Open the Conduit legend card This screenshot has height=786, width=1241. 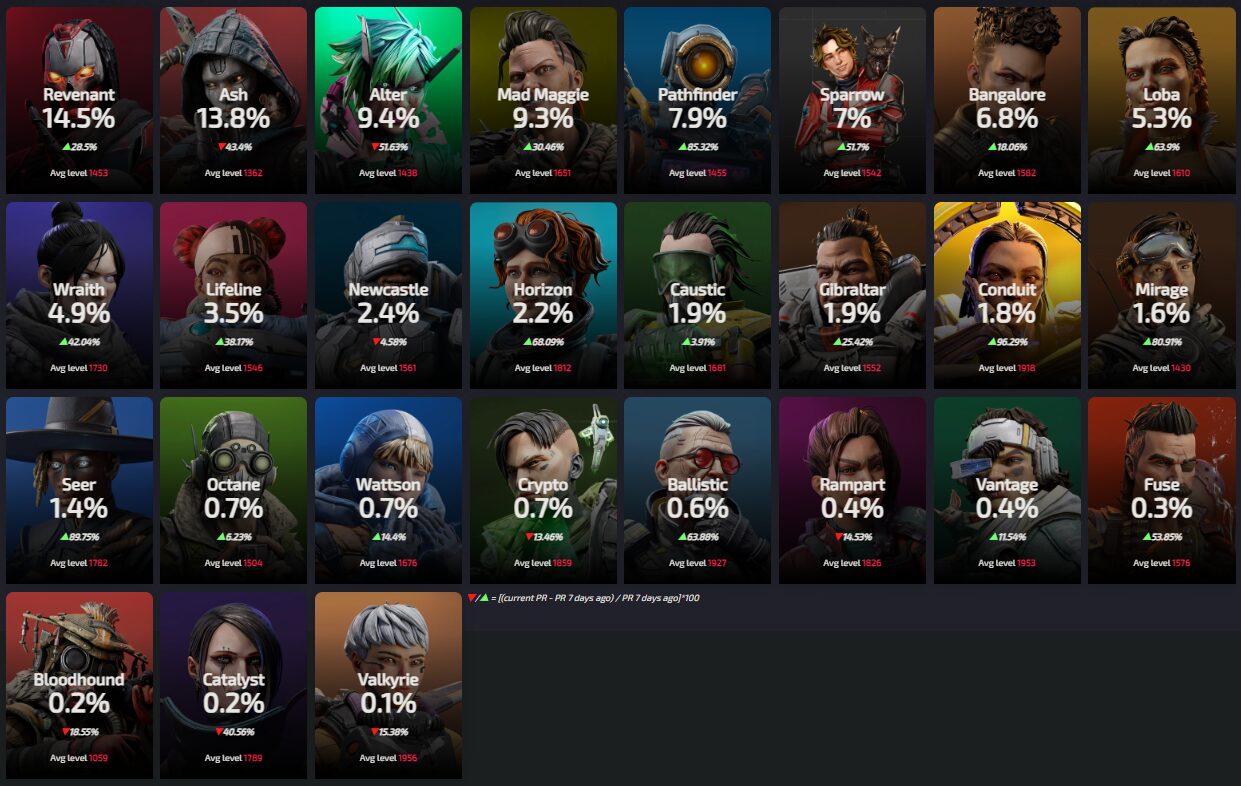[1007, 295]
